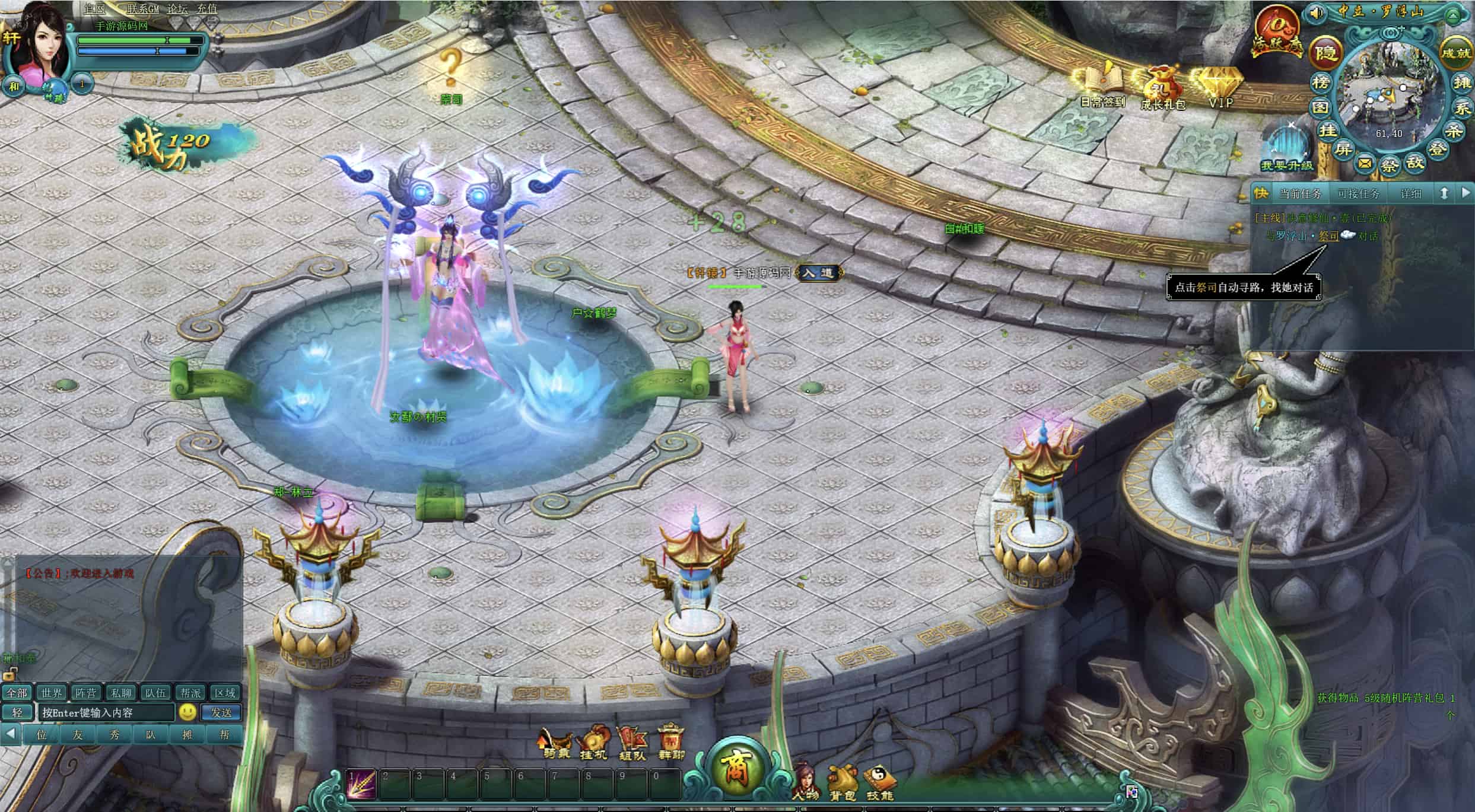1475x812 pixels.
Task: Toggle the sound speaker icon
Action: coord(1316,12)
